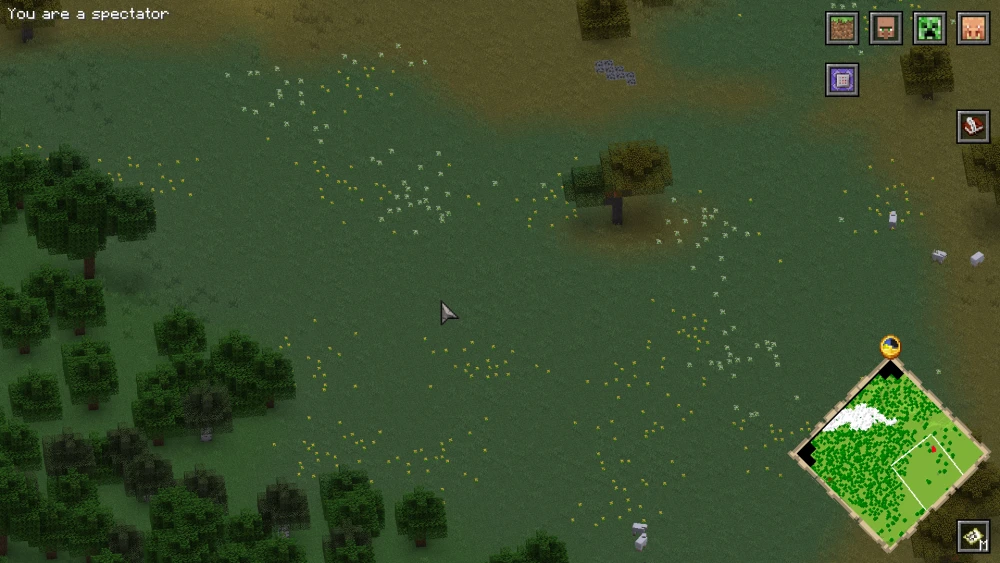Select the grass block icon
The width and height of the screenshot is (1000, 563).
(842, 28)
